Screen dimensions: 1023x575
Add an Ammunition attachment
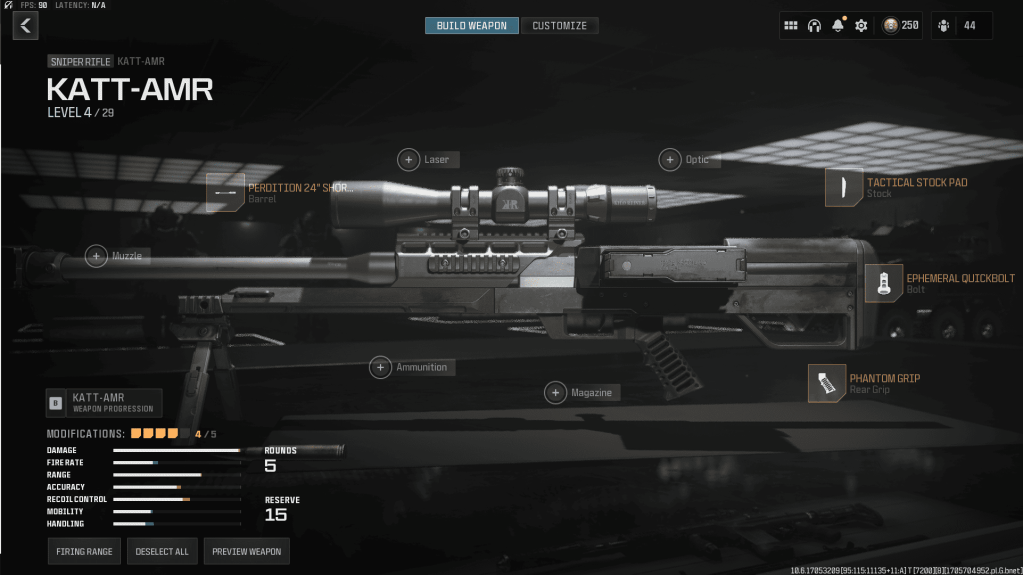pyautogui.click(x=381, y=368)
